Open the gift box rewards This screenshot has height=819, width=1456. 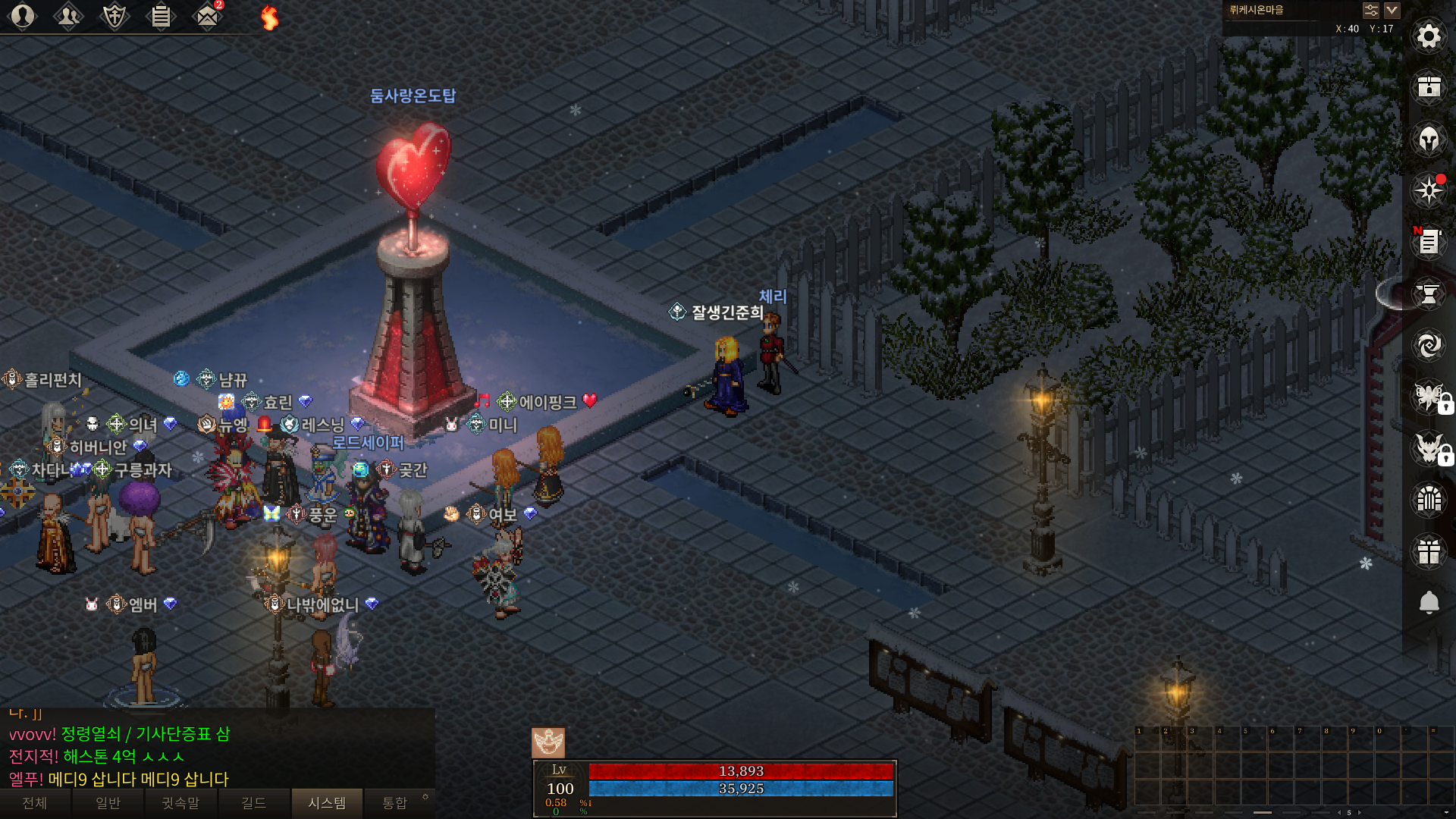pos(1429,551)
